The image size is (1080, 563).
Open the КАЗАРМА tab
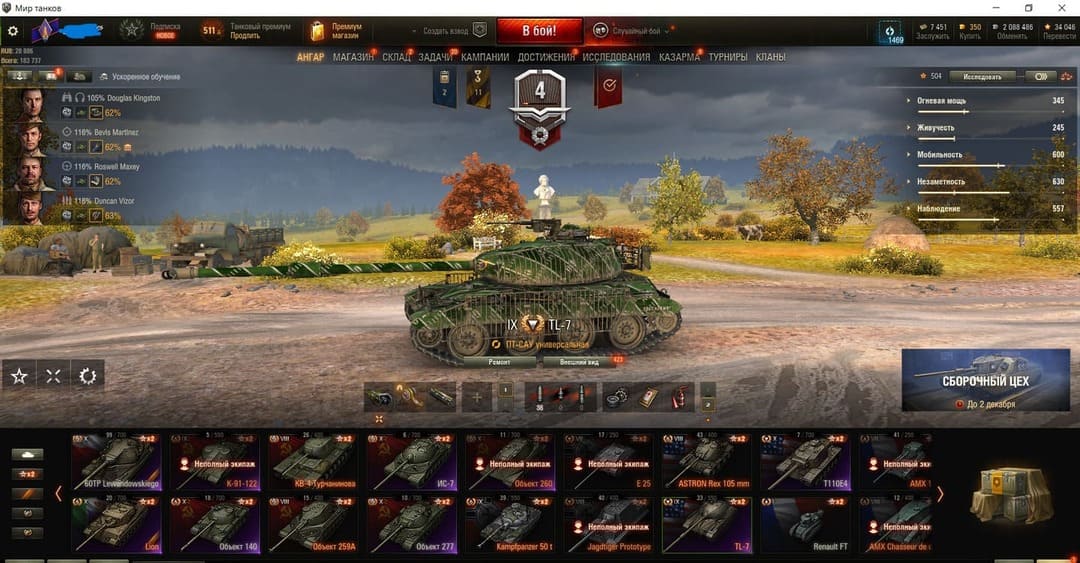point(679,57)
